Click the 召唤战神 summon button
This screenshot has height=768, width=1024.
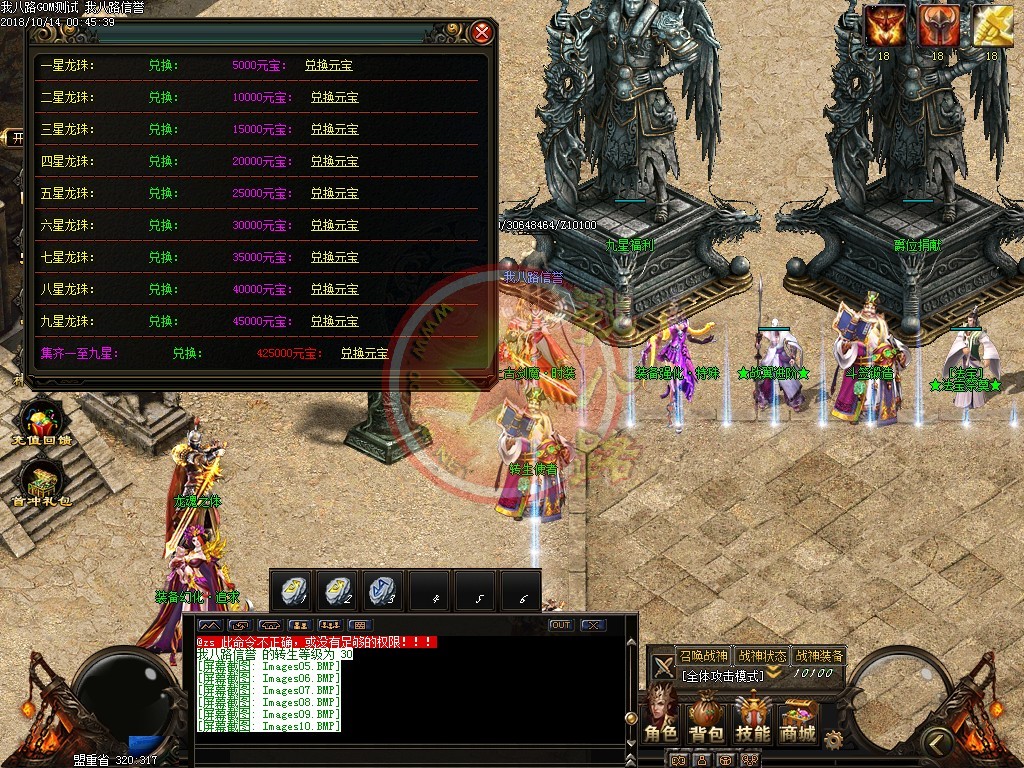pyautogui.click(x=703, y=656)
